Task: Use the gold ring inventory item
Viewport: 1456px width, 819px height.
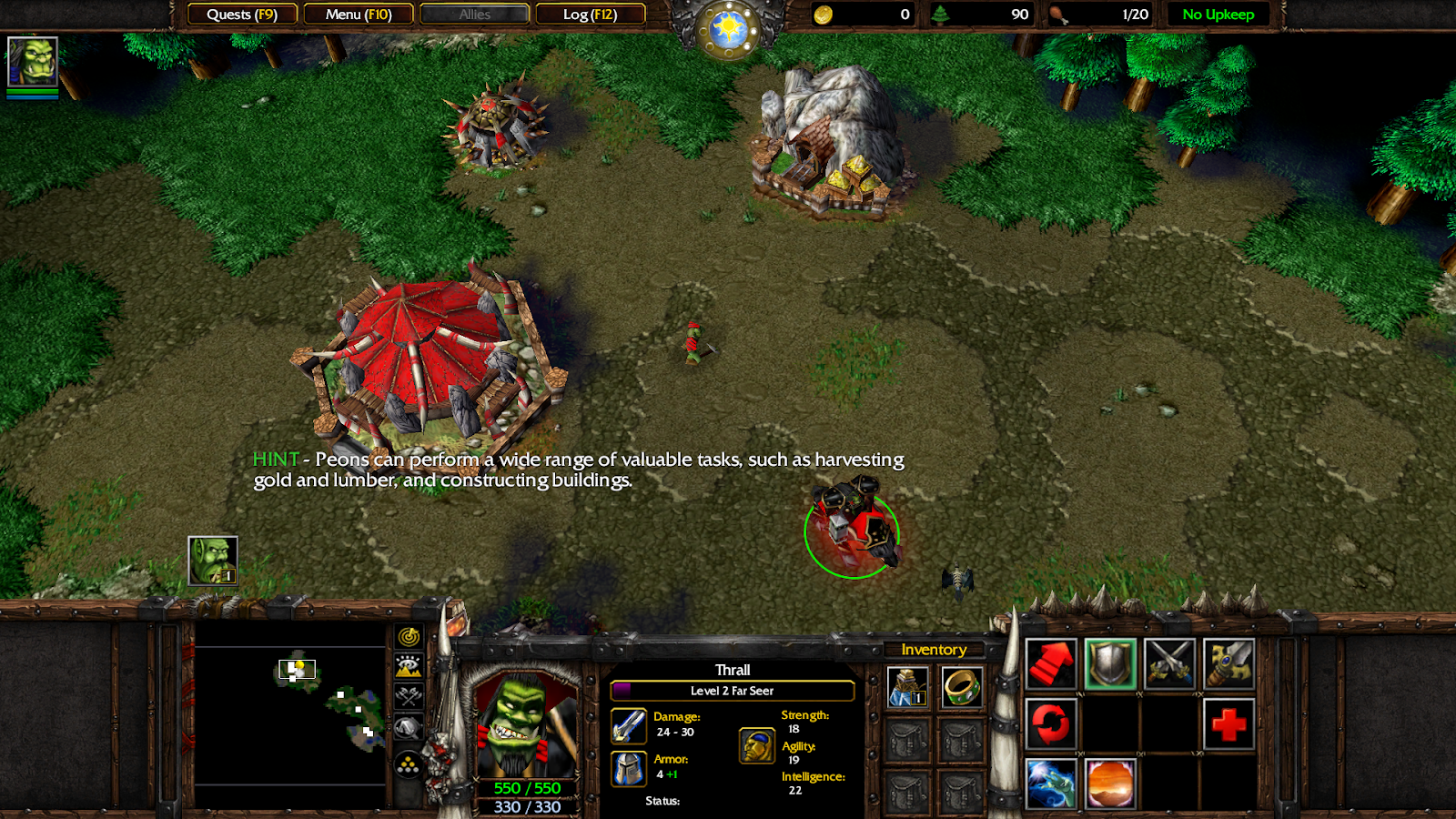Action: pyautogui.click(x=961, y=687)
